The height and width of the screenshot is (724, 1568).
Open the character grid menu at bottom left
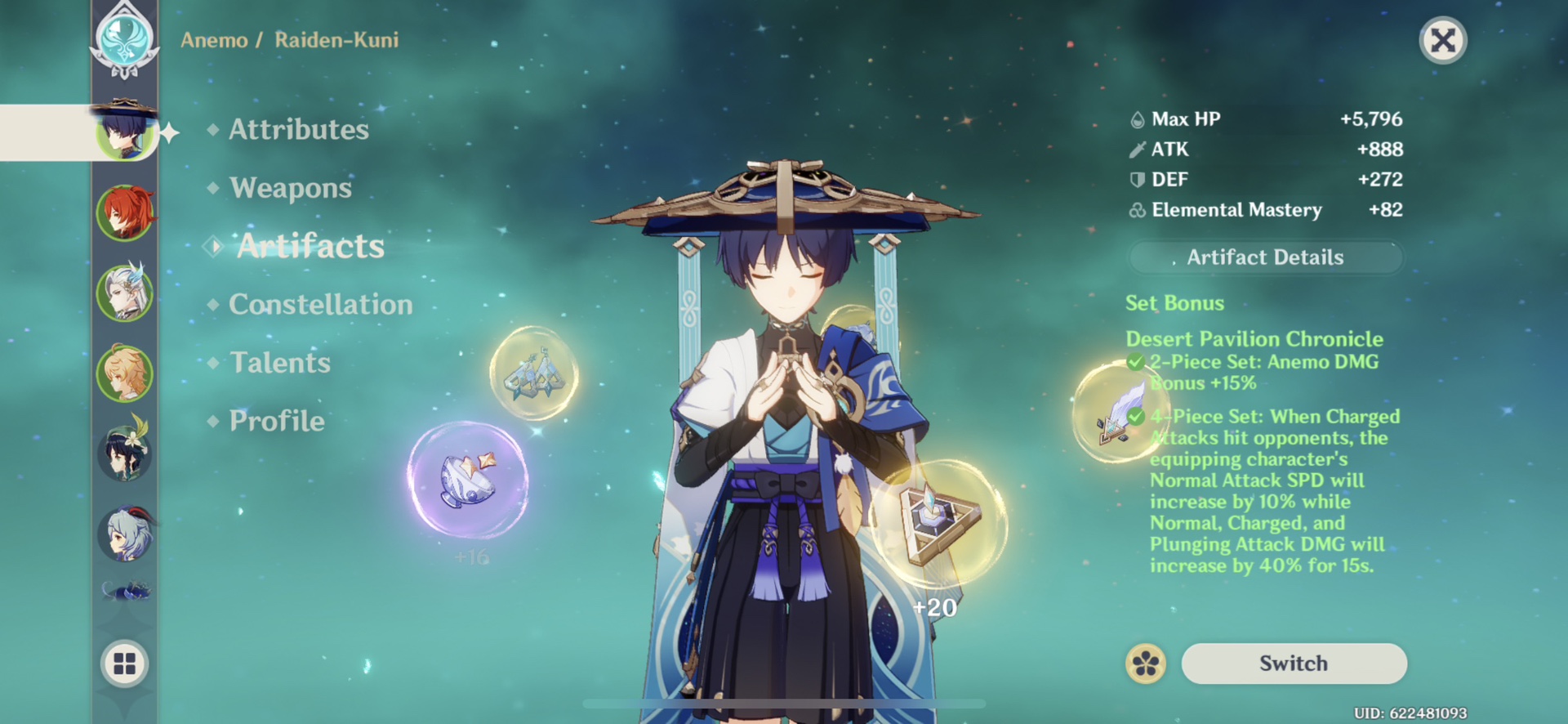(x=124, y=664)
